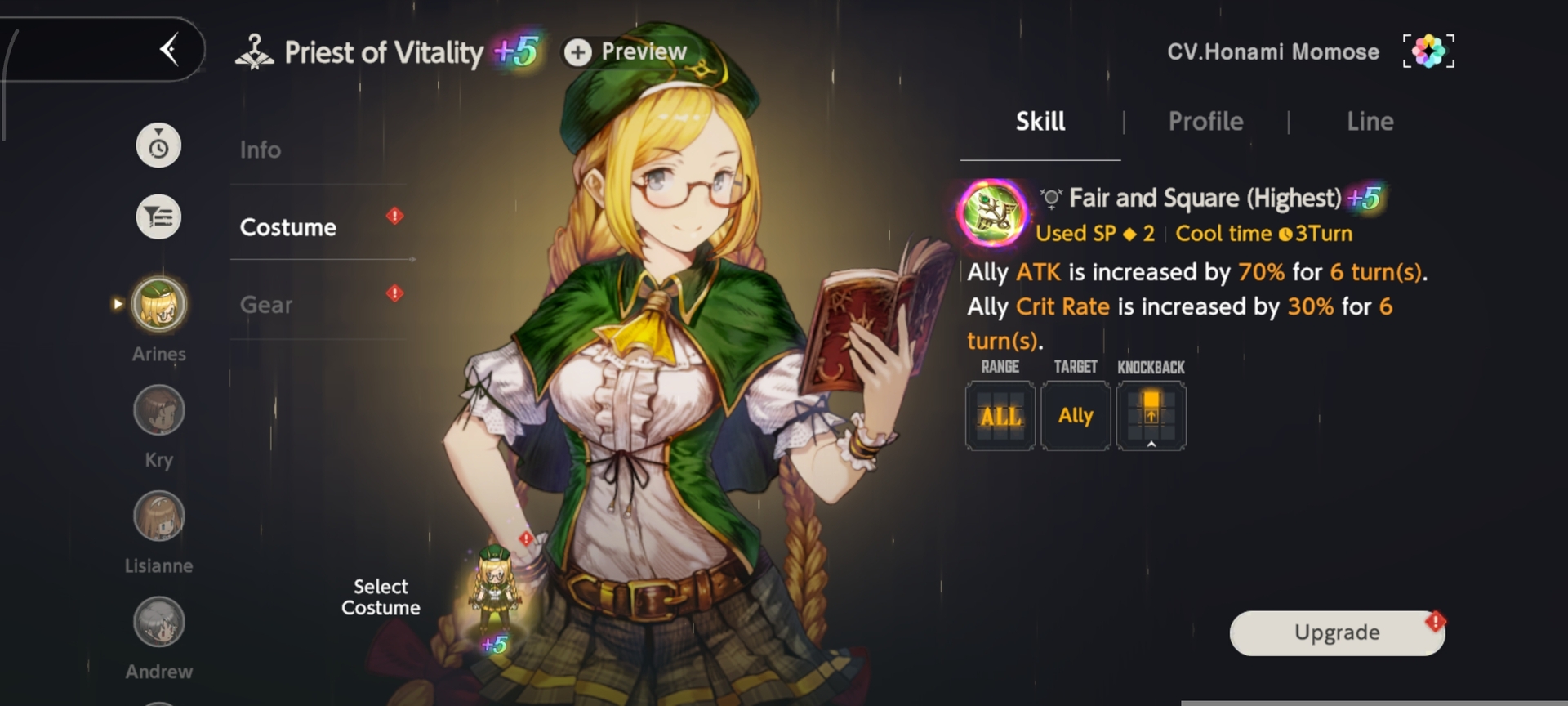Go back using the arrow button
The width and height of the screenshot is (1568, 706).
tap(169, 50)
